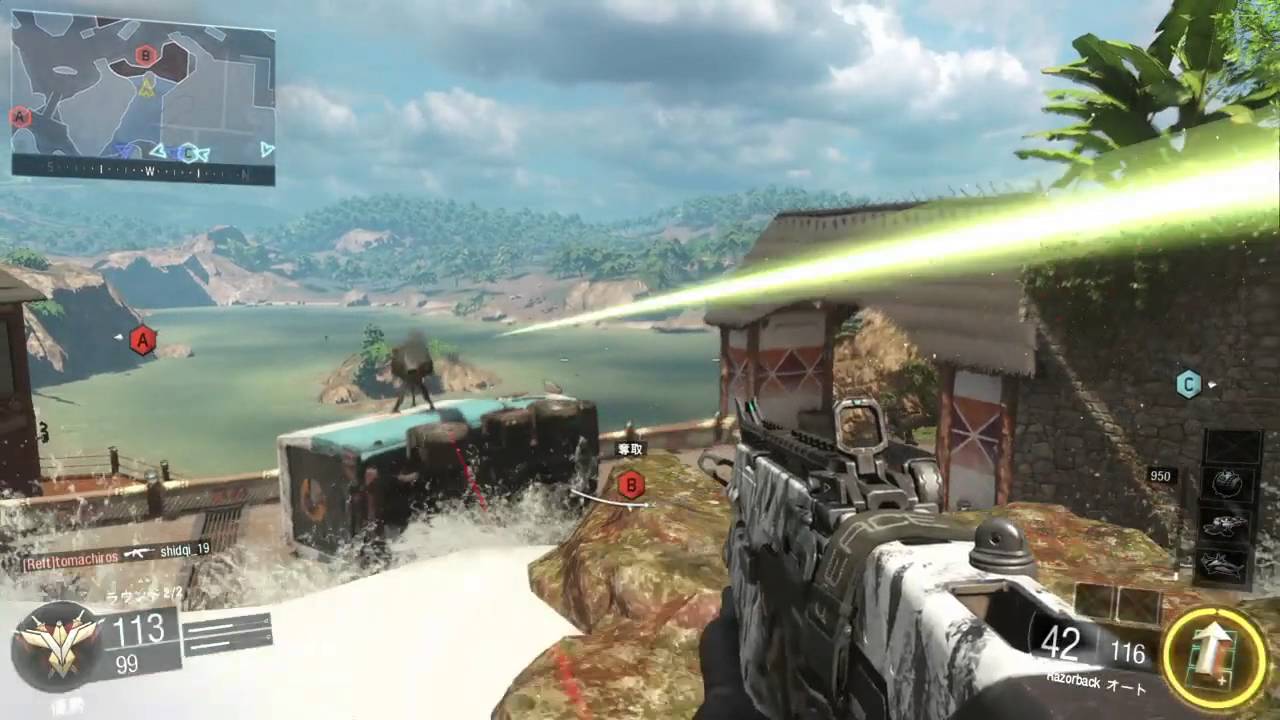1280x720 pixels.
Task: Select objective C marker on the minimap
Action: [x=187, y=153]
